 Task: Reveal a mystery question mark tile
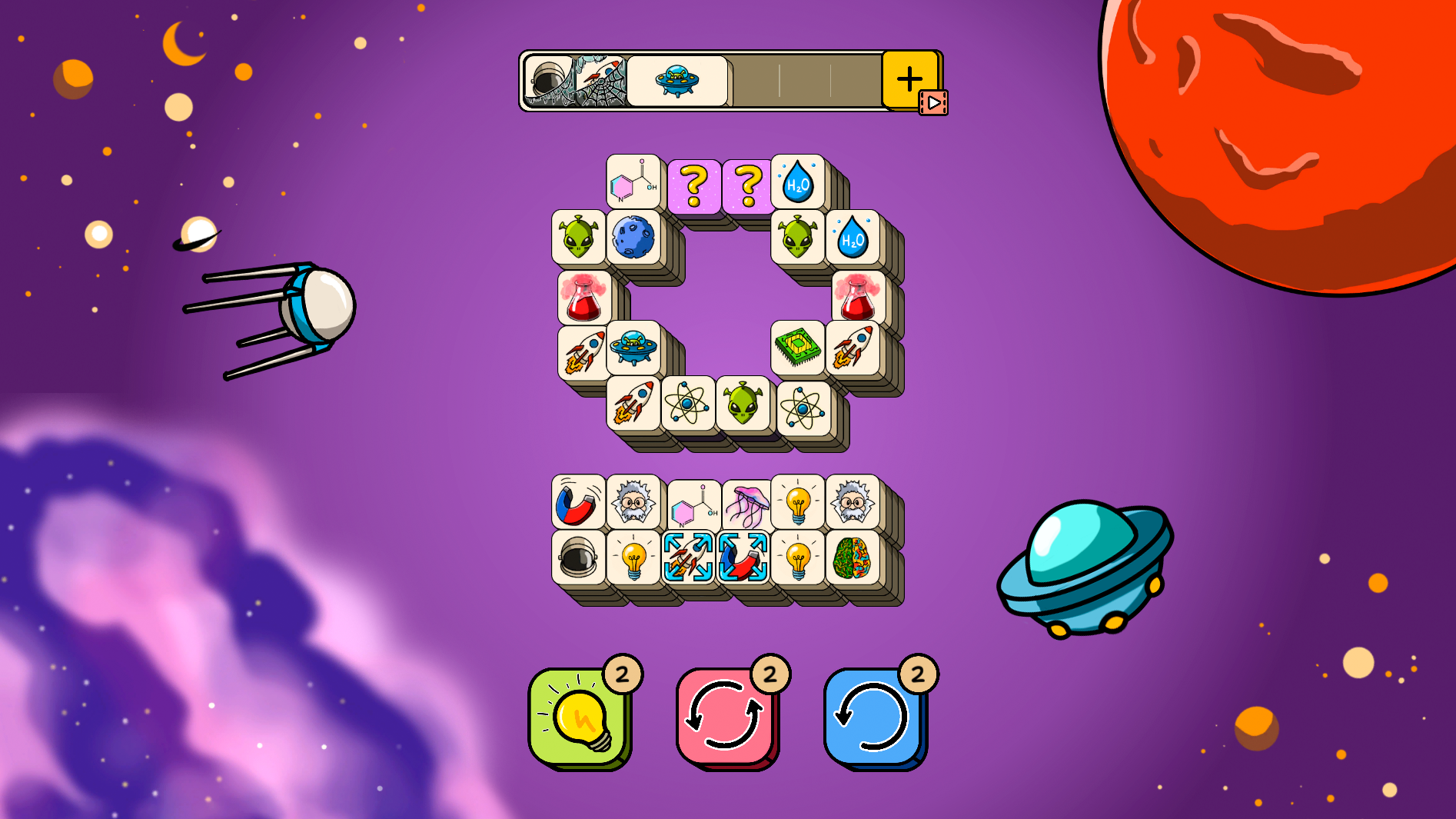click(x=693, y=182)
